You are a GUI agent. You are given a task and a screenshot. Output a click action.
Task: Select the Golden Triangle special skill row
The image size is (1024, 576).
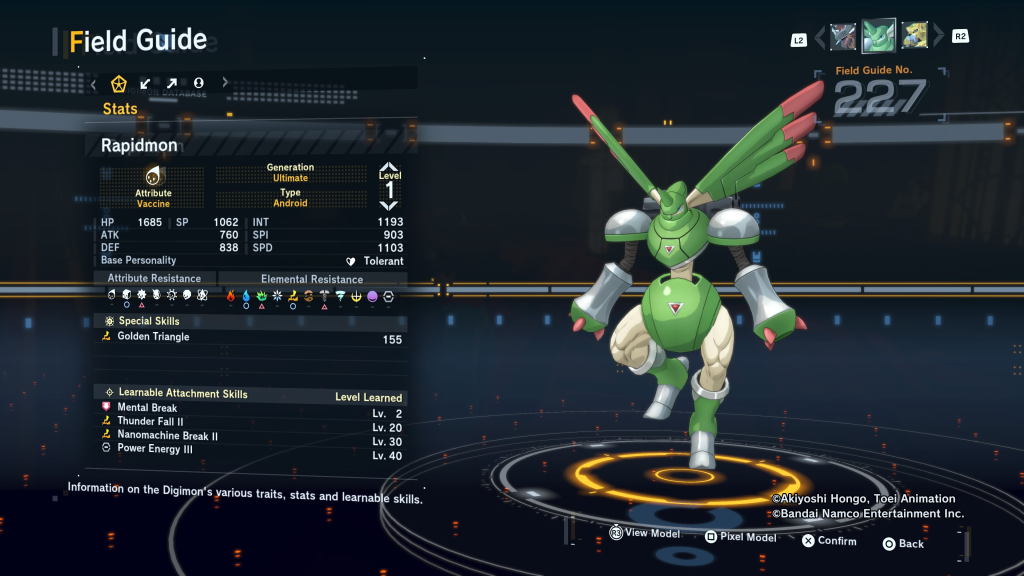[252, 338]
